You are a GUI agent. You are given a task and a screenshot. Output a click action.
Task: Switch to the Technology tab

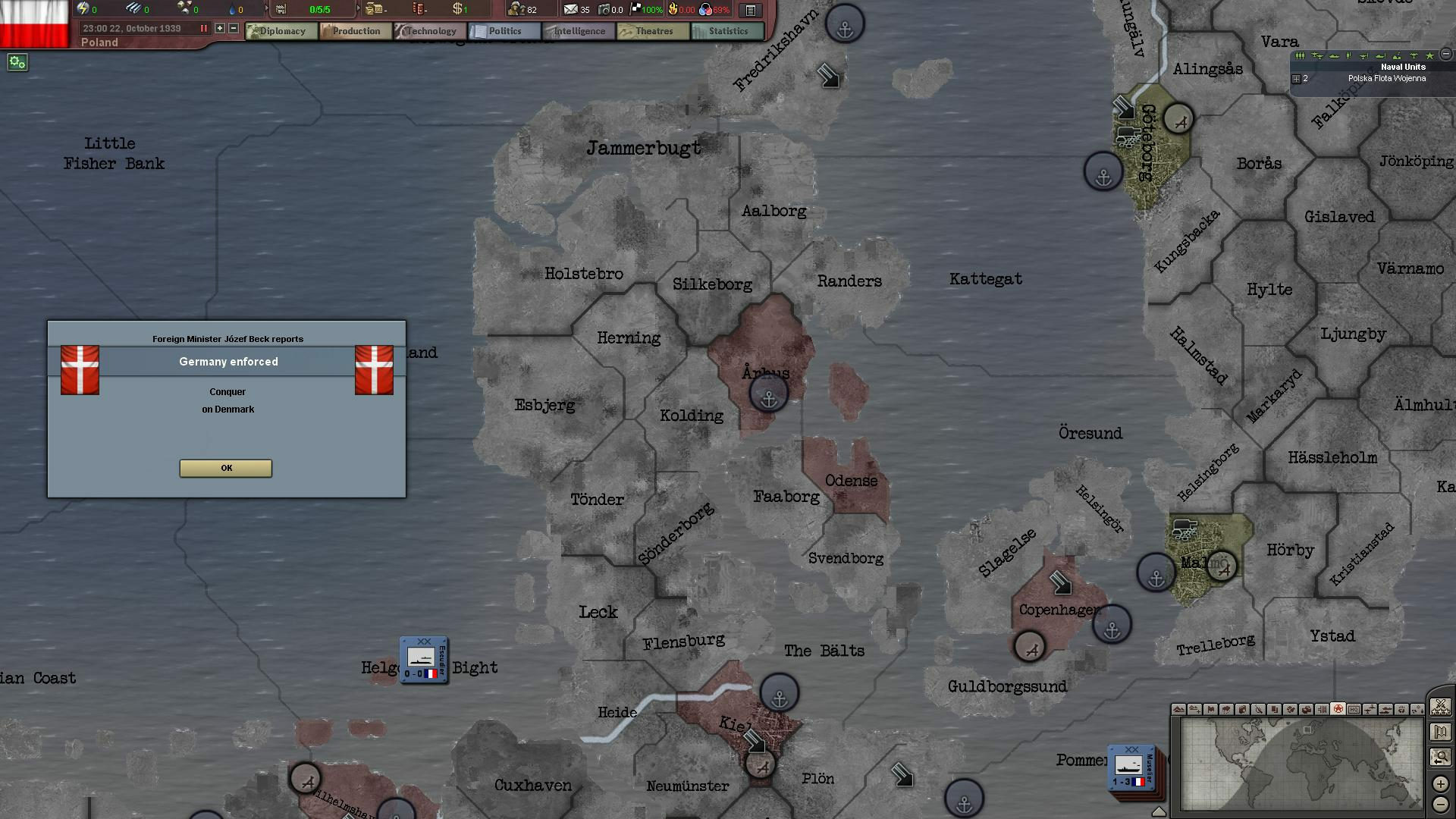pos(429,31)
